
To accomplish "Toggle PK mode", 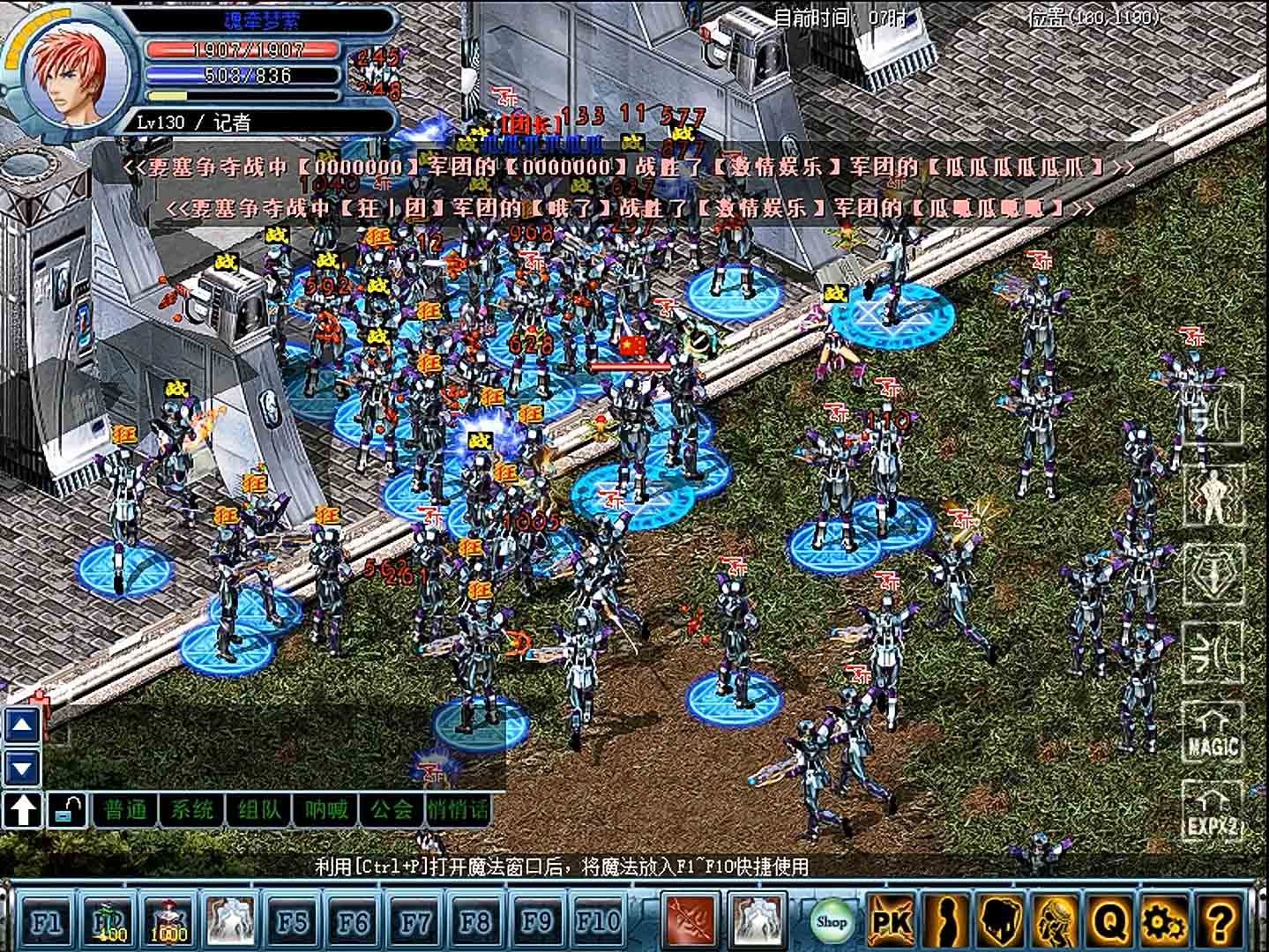I will pyautogui.click(x=891, y=921).
